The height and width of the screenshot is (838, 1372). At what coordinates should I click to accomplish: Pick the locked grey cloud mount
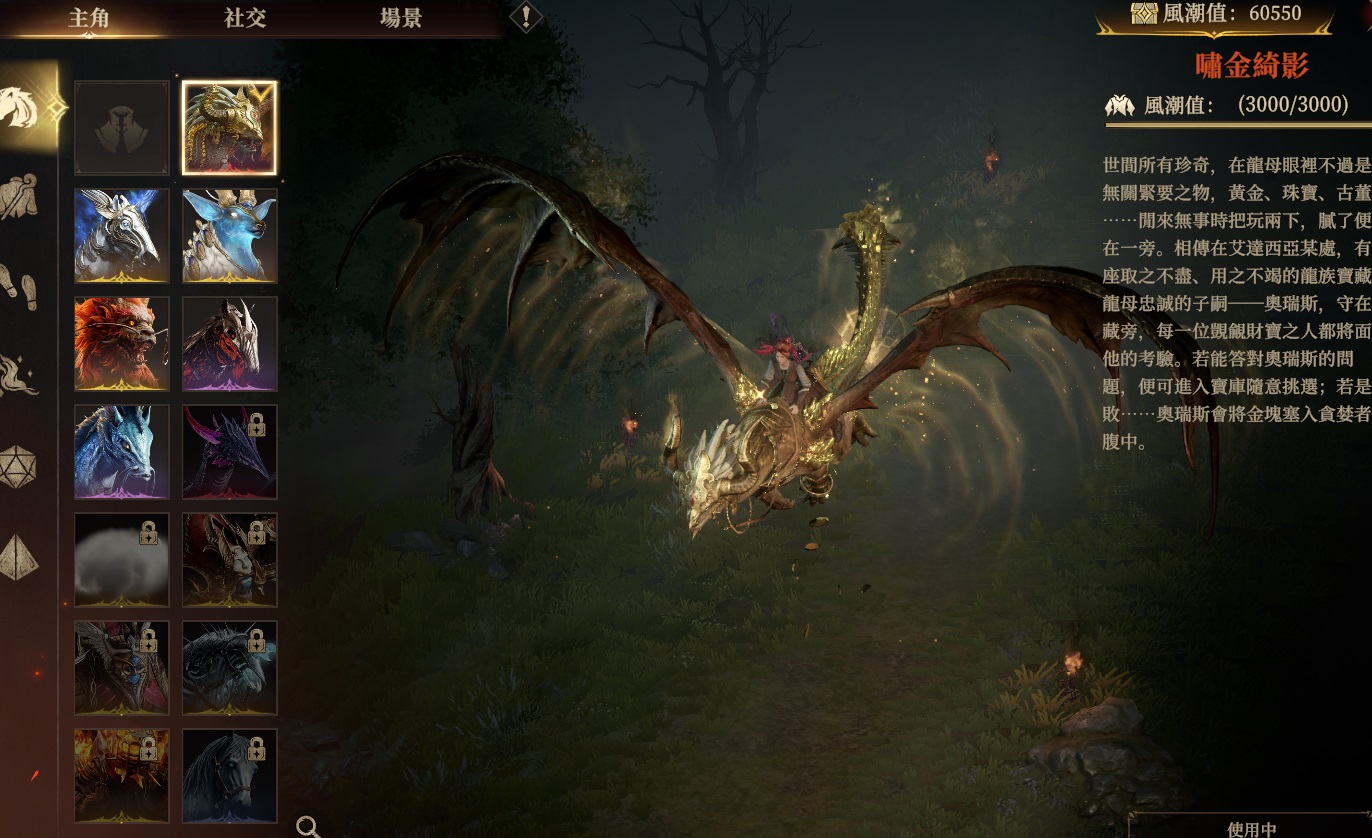[122, 560]
